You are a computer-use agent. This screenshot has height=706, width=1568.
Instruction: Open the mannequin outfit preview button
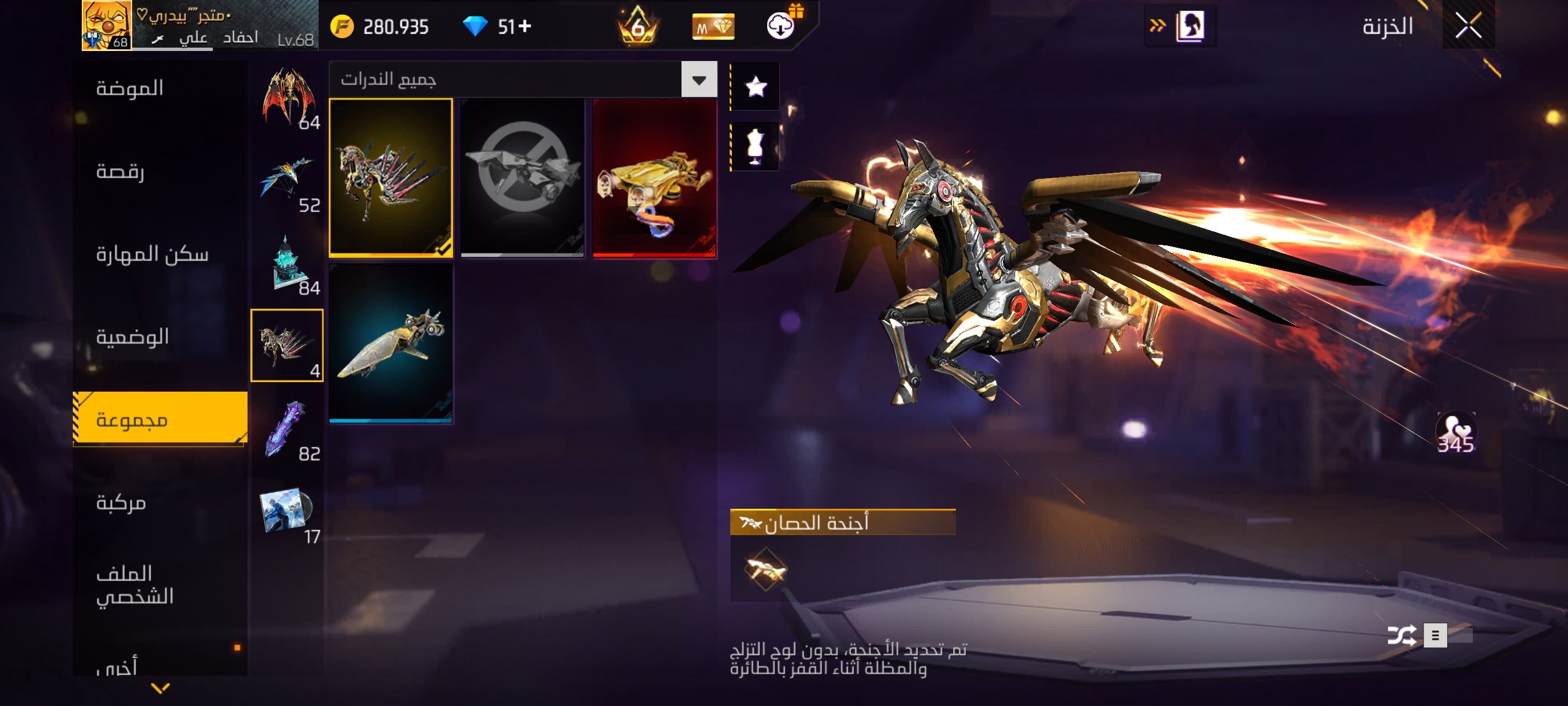coord(755,146)
